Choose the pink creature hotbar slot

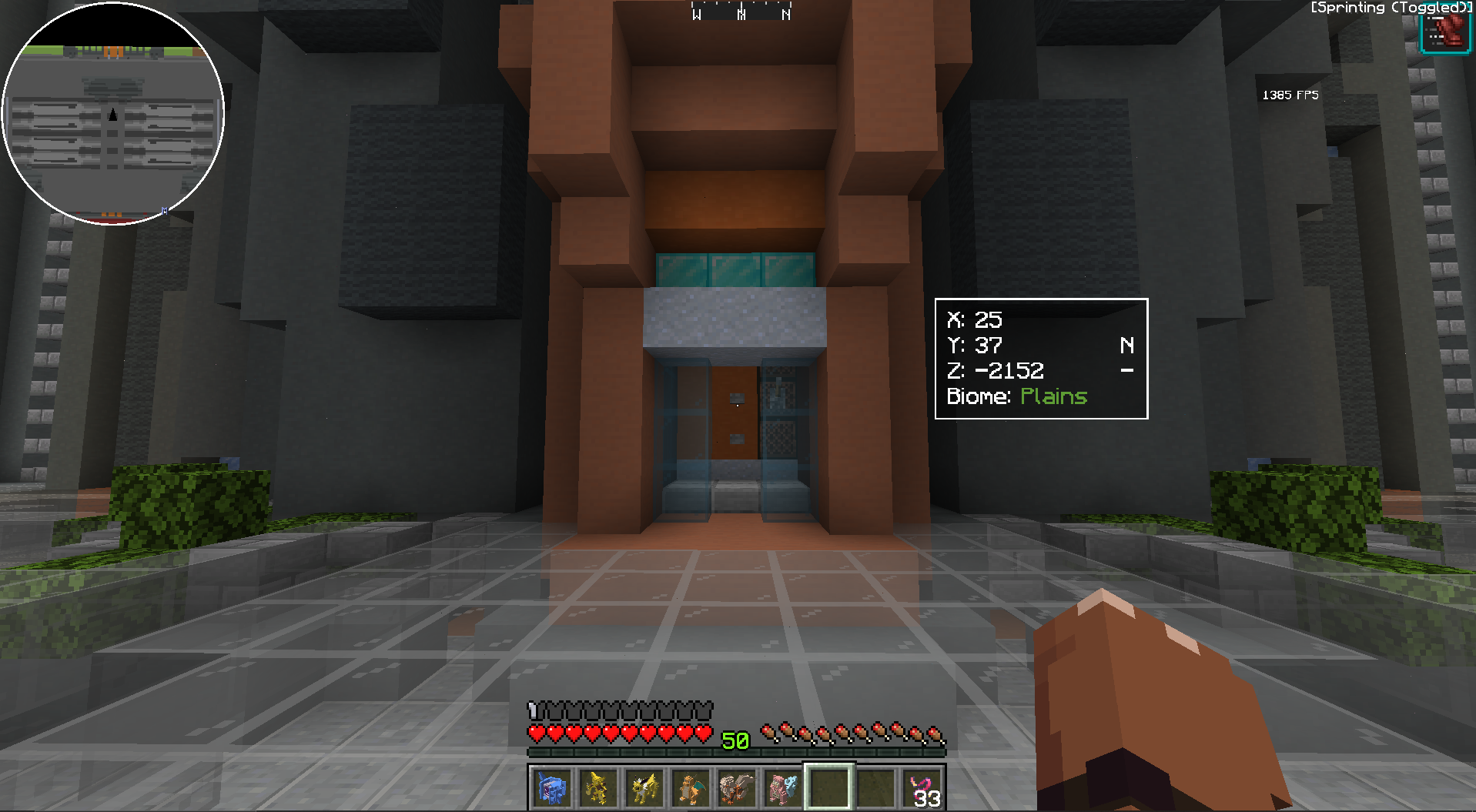click(x=783, y=787)
